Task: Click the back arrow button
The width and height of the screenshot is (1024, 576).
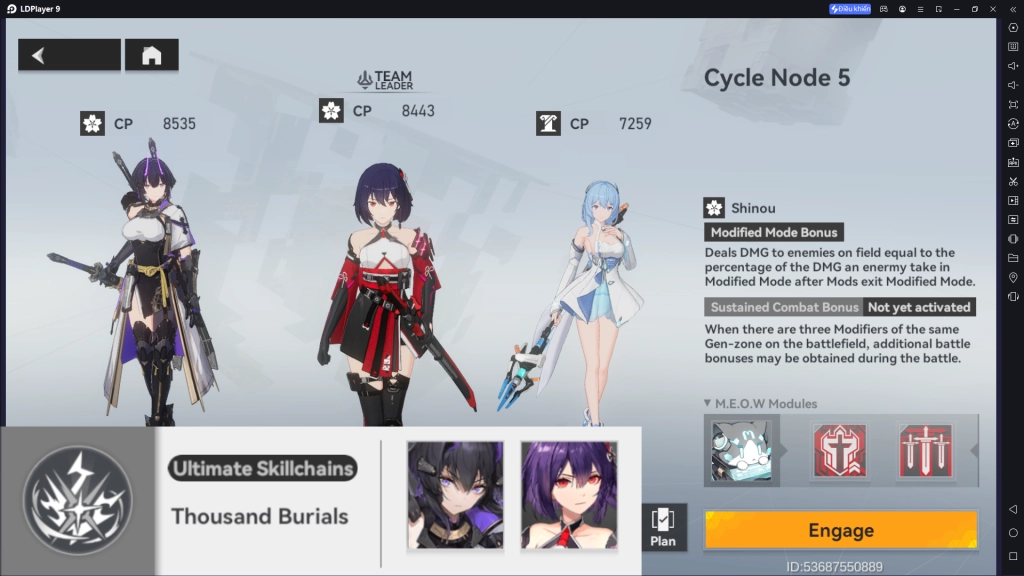Action: [68, 55]
